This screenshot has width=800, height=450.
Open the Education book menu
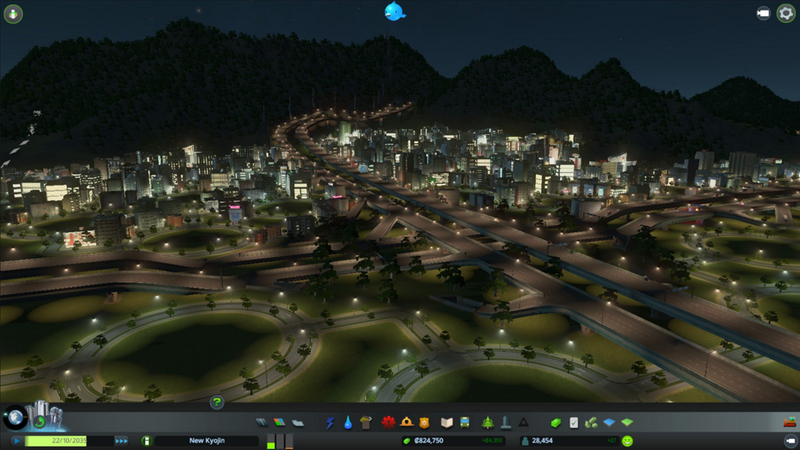[x=448, y=423]
